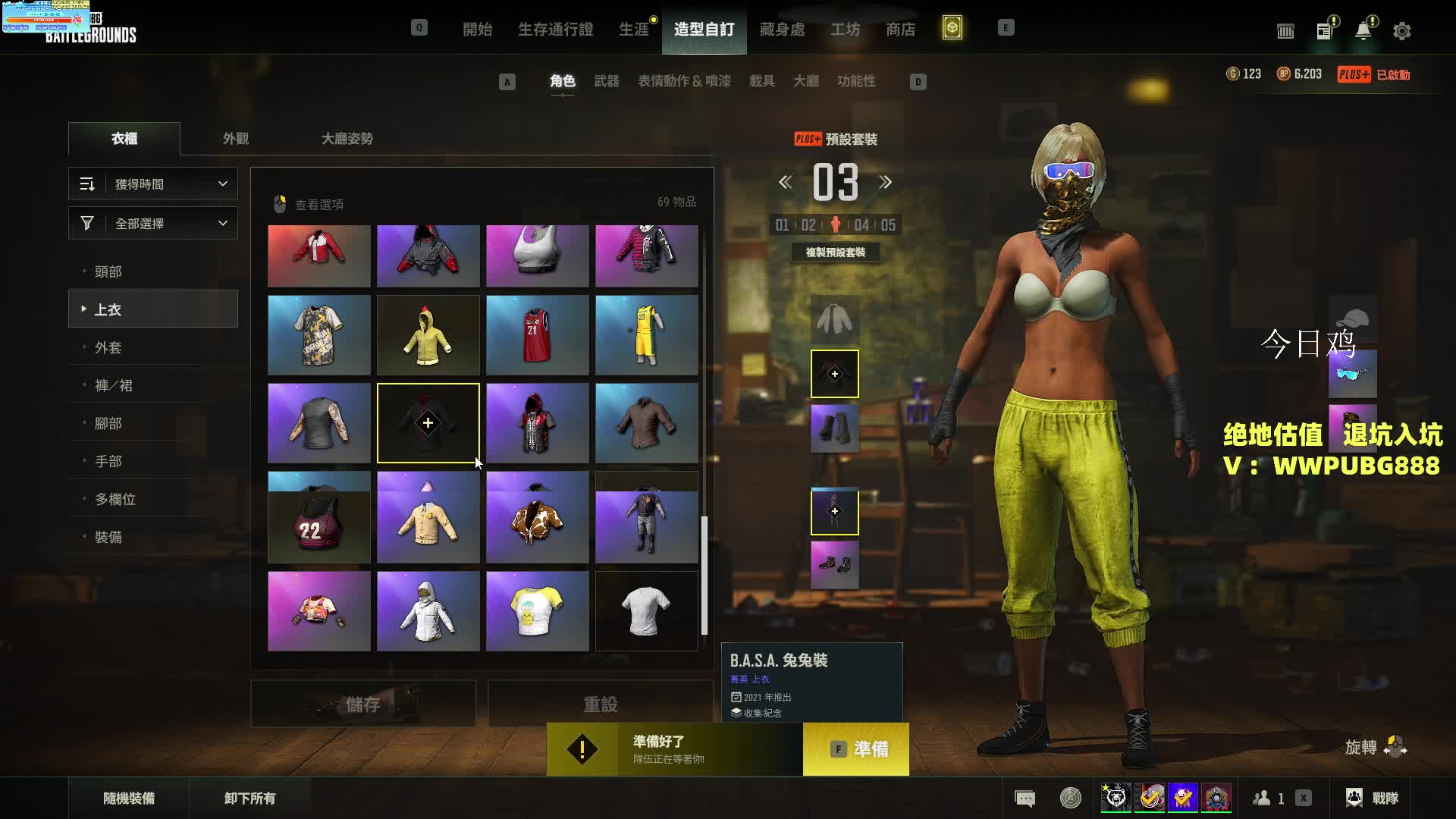Switch to the 武器 weapons tab
This screenshot has height=819, width=1456.
(606, 81)
